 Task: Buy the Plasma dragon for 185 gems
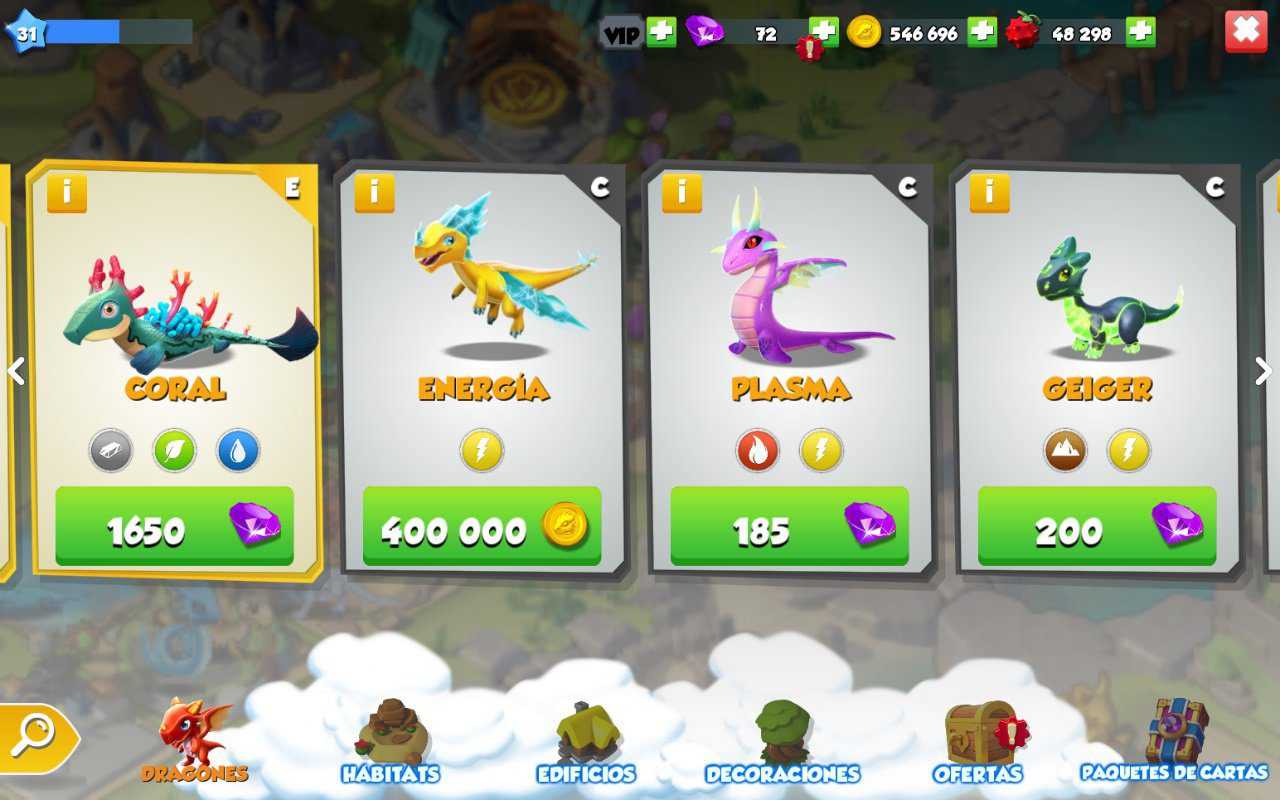click(x=789, y=527)
